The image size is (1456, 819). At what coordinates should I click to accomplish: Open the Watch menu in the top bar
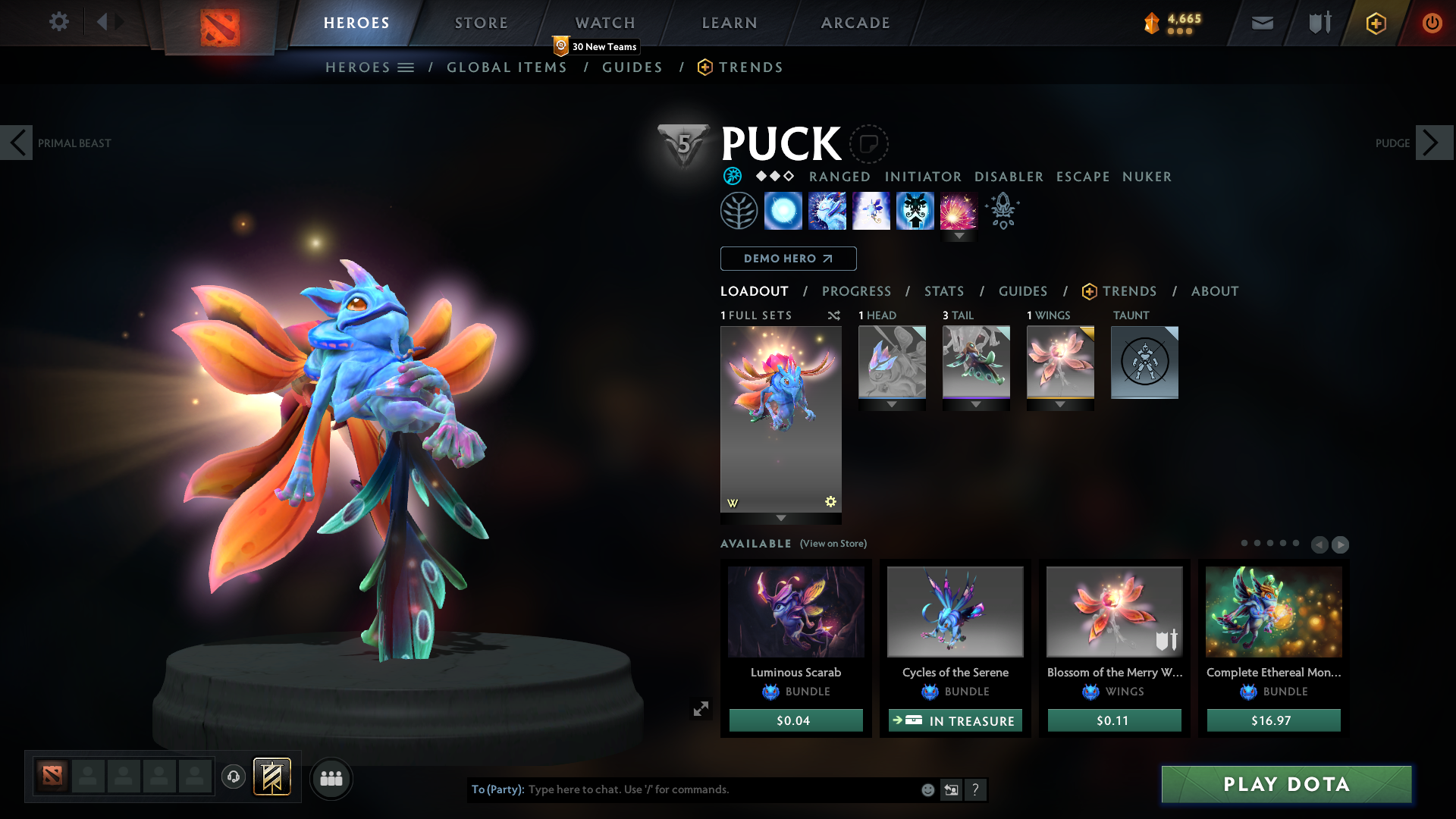click(604, 23)
